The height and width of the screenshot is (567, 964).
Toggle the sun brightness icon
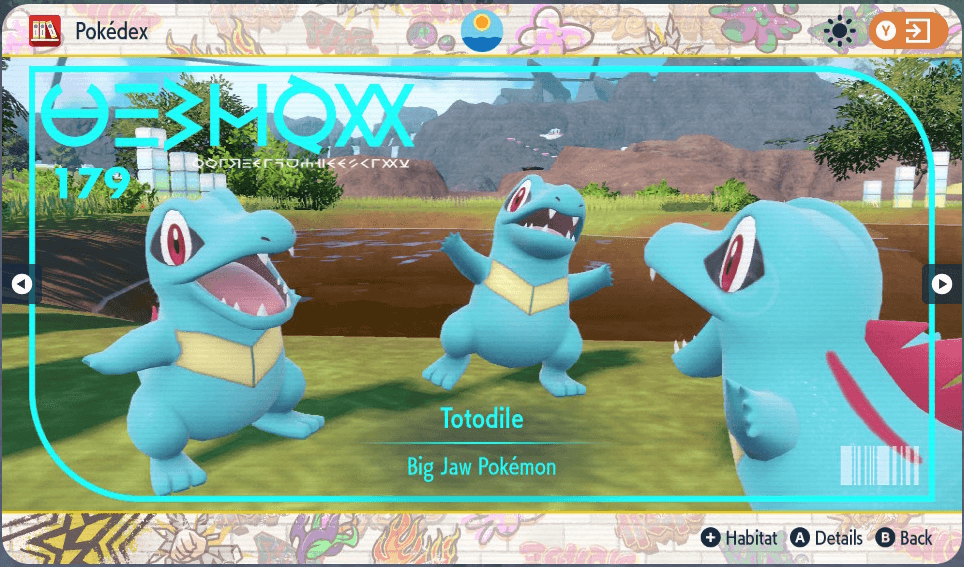(x=838, y=32)
